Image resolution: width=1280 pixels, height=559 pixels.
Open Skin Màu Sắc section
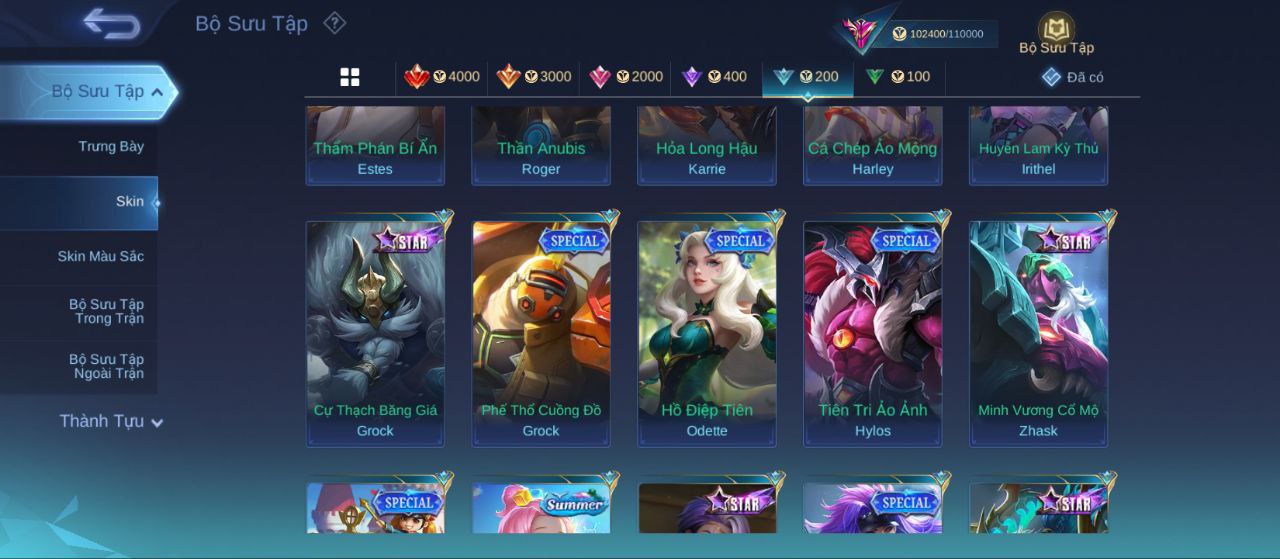click(x=100, y=257)
